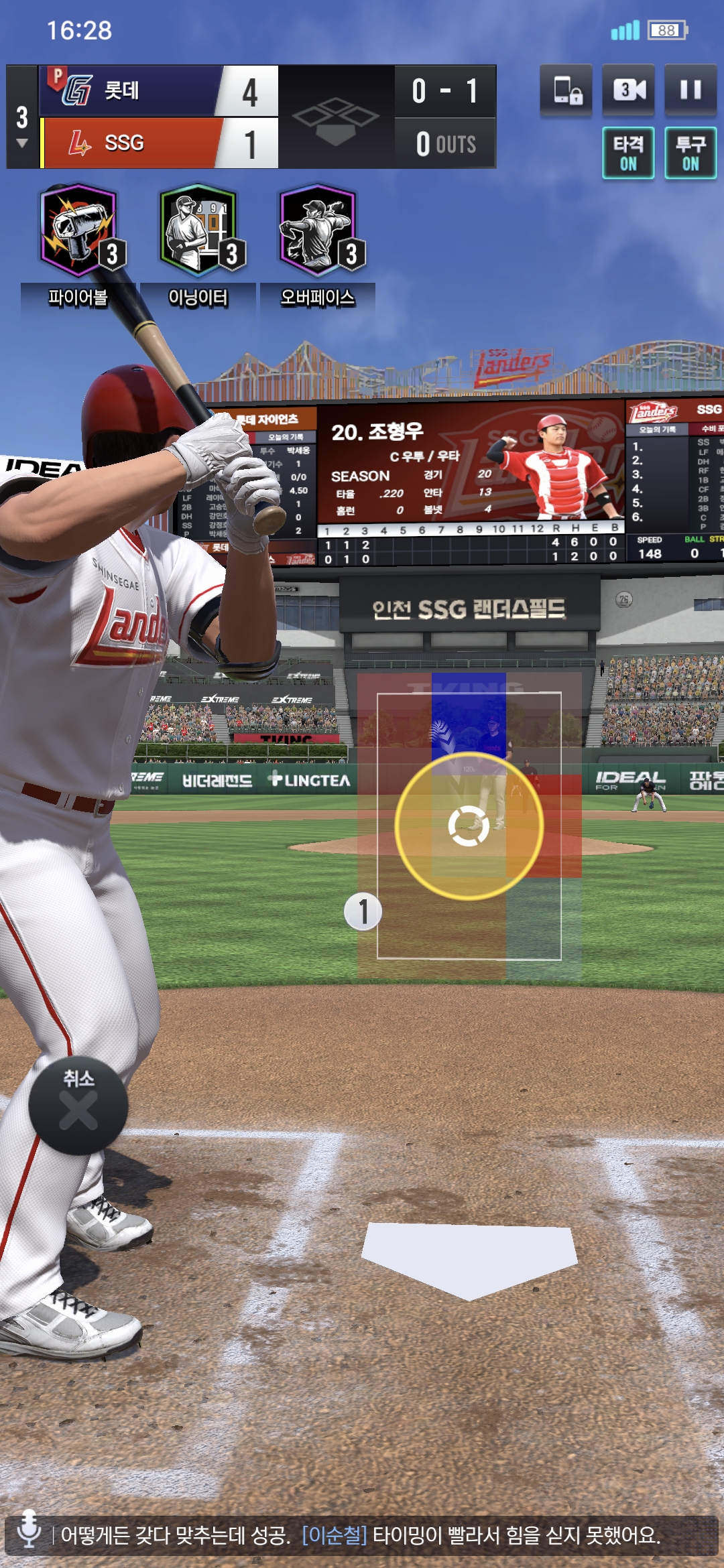Toggle 타격 ON batting mode
Image resolution: width=724 pixels, height=1568 pixels.
628,153
